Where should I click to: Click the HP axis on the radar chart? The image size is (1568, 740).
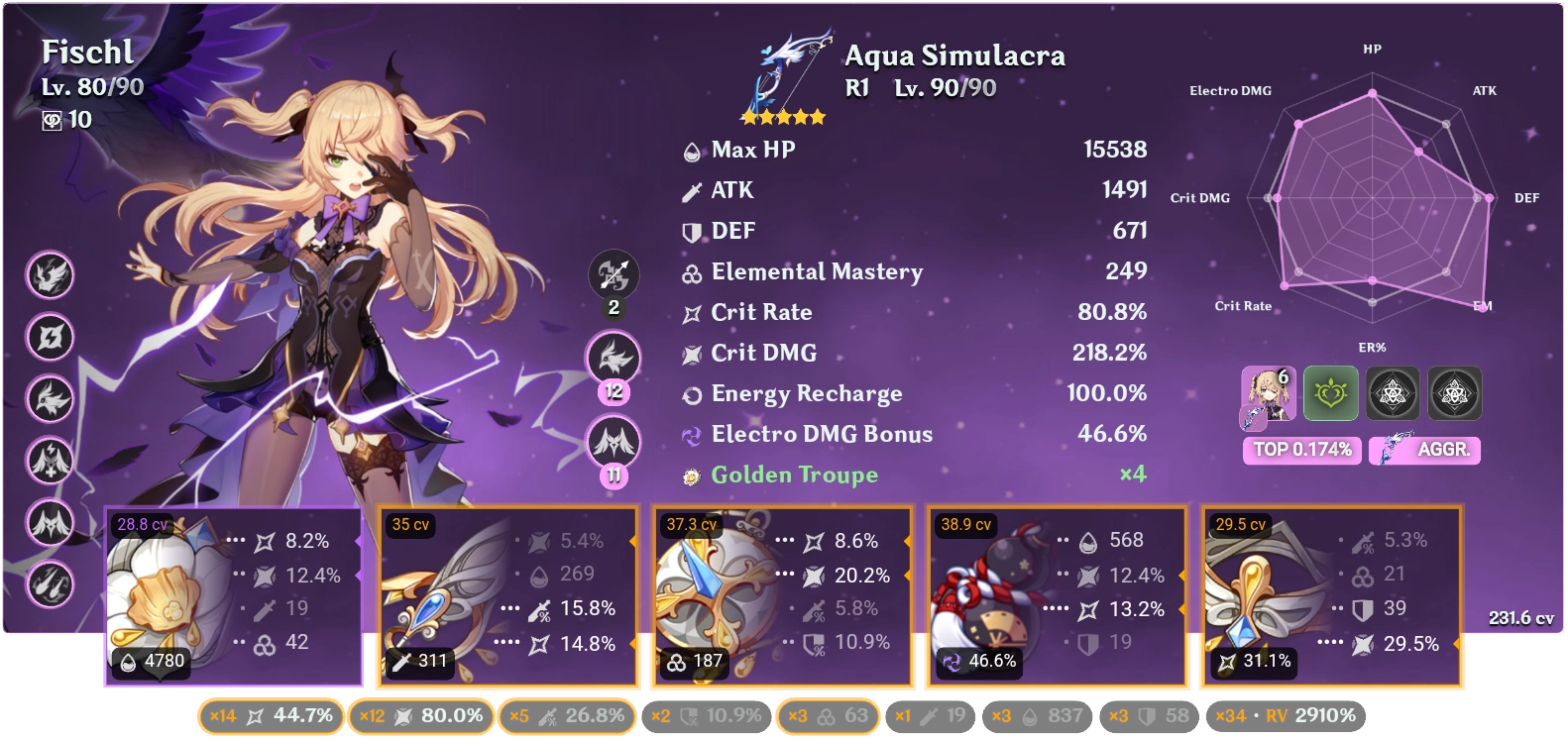tap(1372, 48)
